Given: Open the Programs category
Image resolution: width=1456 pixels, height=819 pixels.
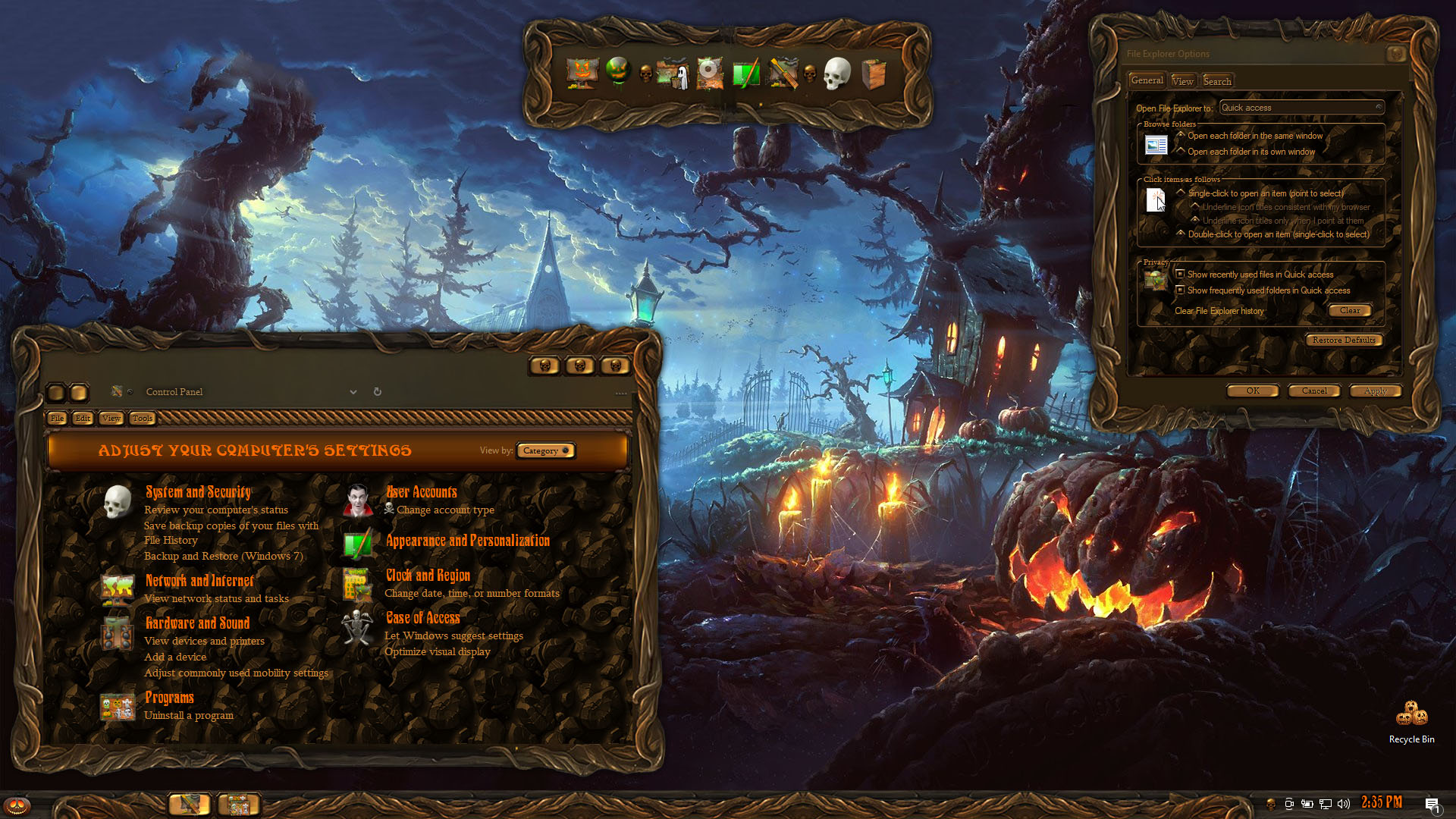Looking at the screenshot, I should click(x=169, y=698).
